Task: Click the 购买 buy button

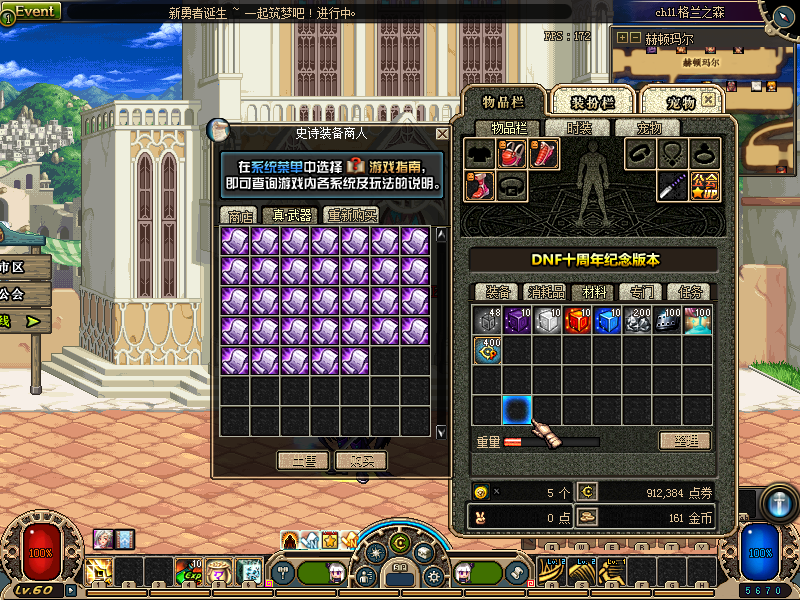Action: tap(361, 461)
